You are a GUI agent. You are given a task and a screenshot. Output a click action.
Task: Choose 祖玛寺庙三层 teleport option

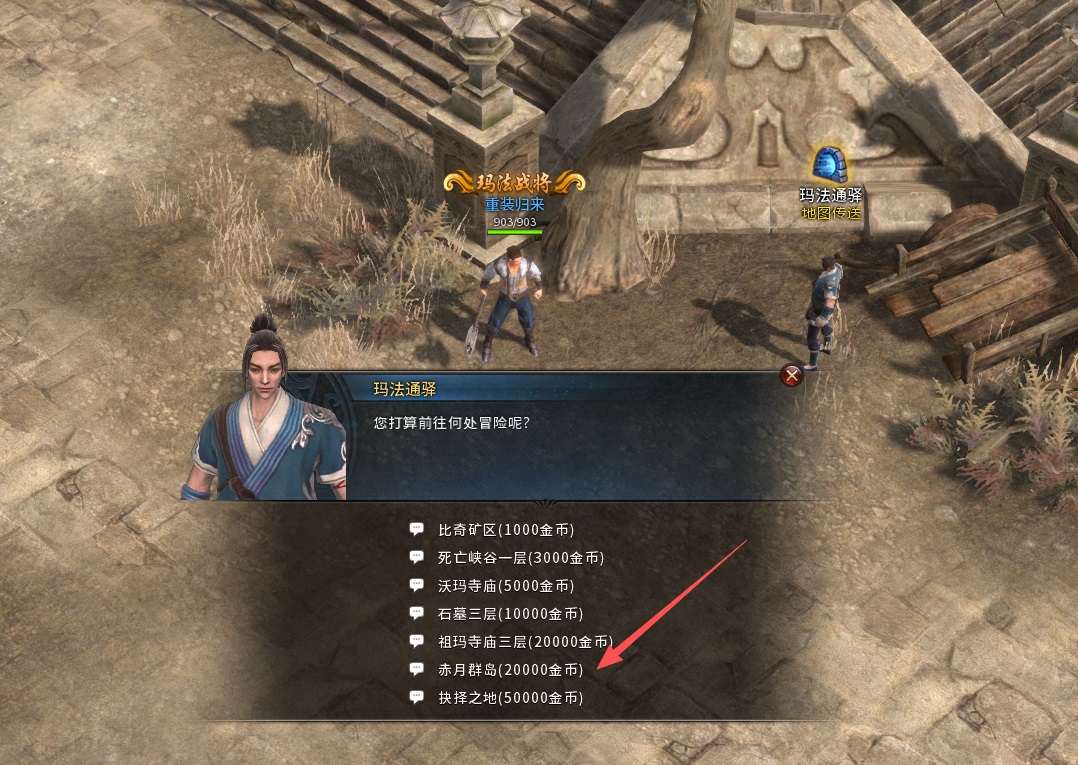[524, 641]
